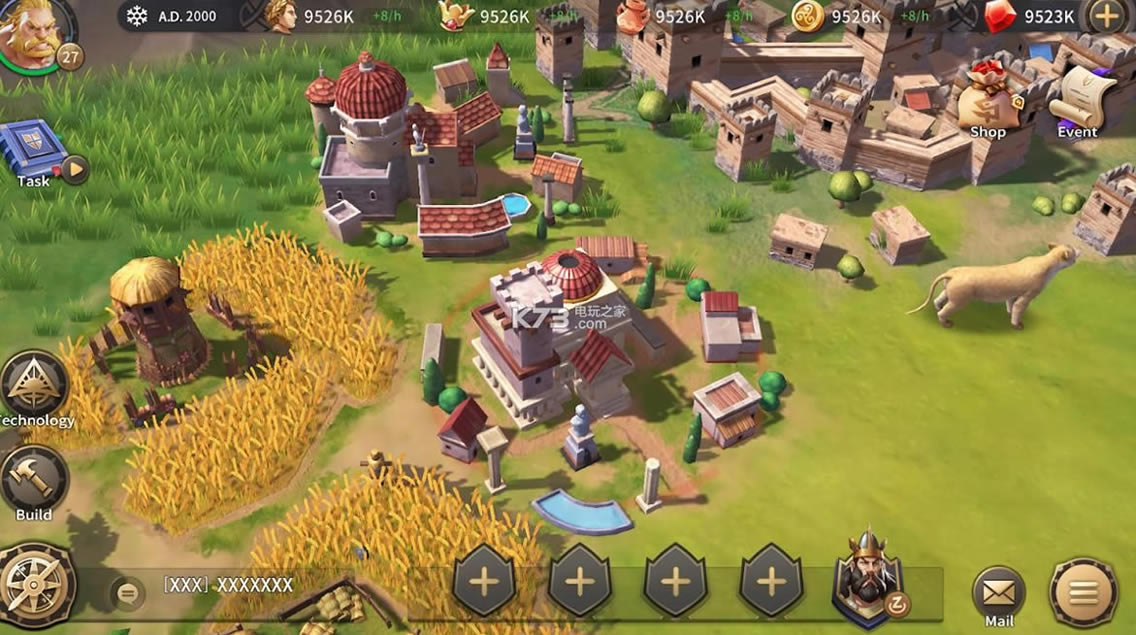
Task: Open the player avatar profile
Action: 36,31
